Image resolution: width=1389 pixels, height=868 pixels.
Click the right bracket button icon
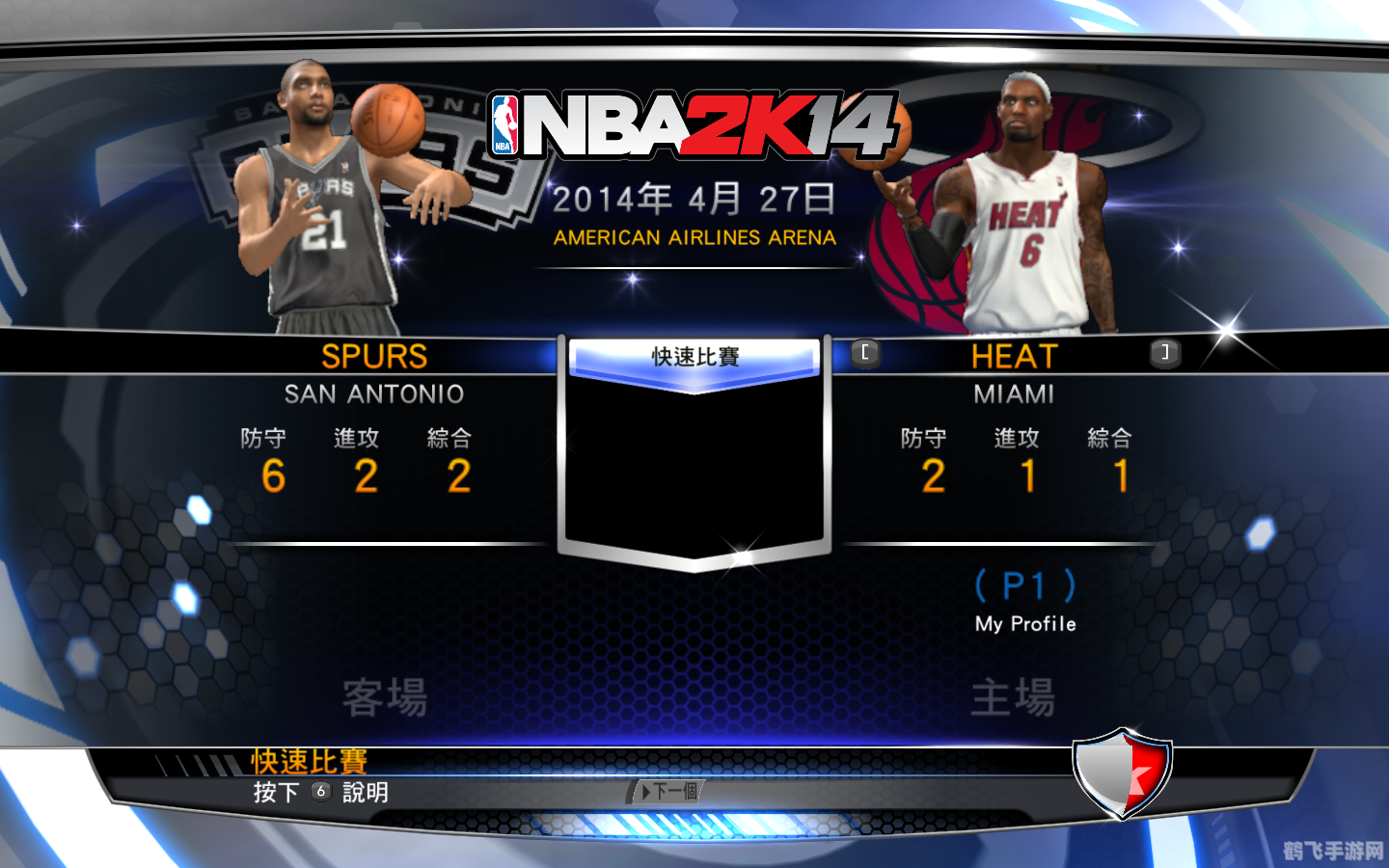1165,354
